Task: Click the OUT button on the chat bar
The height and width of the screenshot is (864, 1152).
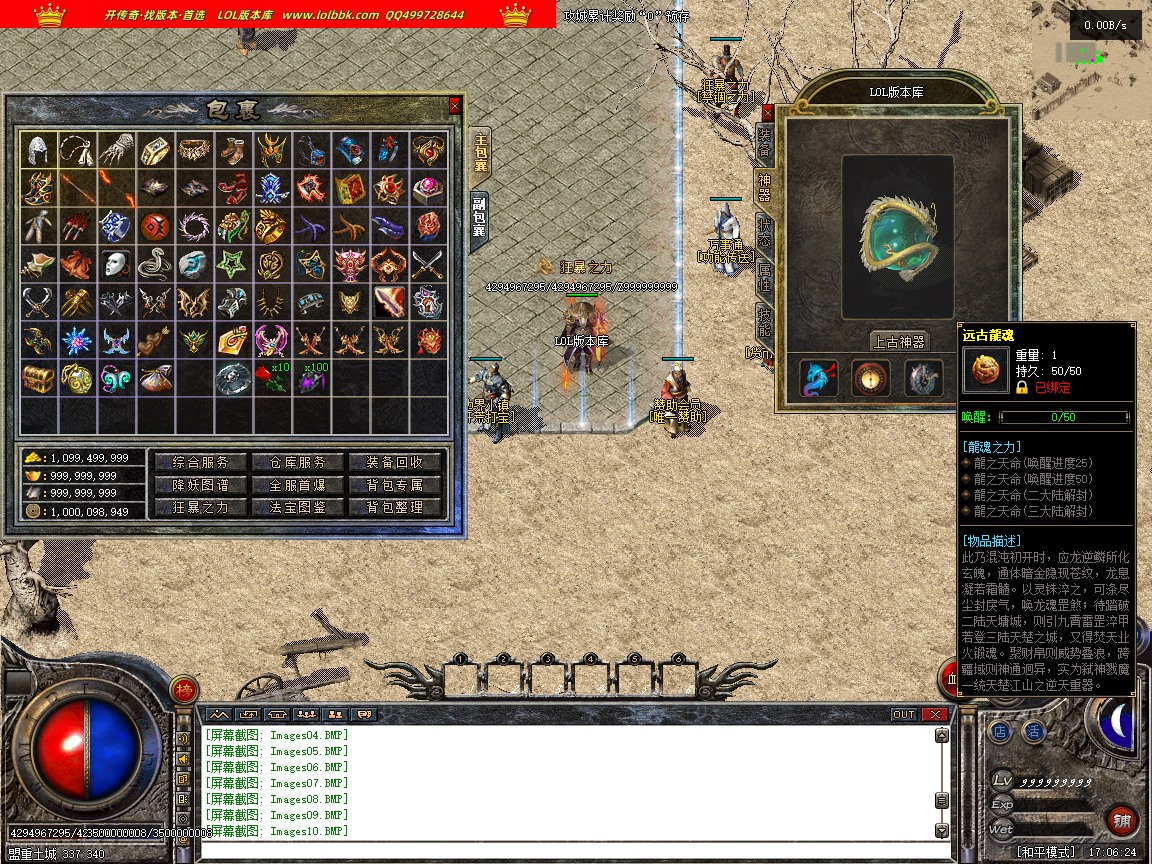Action: pos(903,714)
